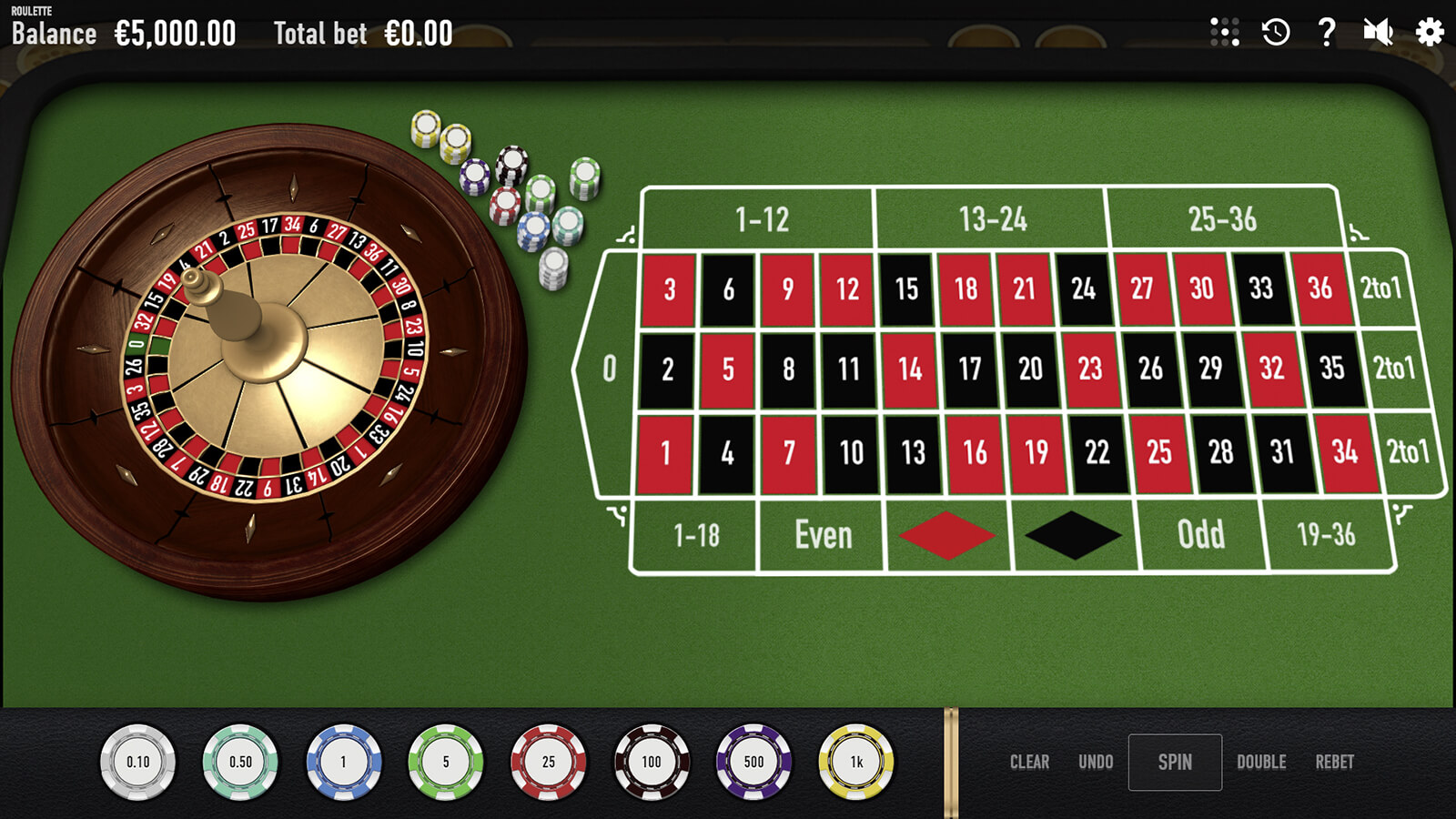This screenshot has height=819, width=1456.
Task: Bet on the 19-36 field
Action: (1326, 535)
